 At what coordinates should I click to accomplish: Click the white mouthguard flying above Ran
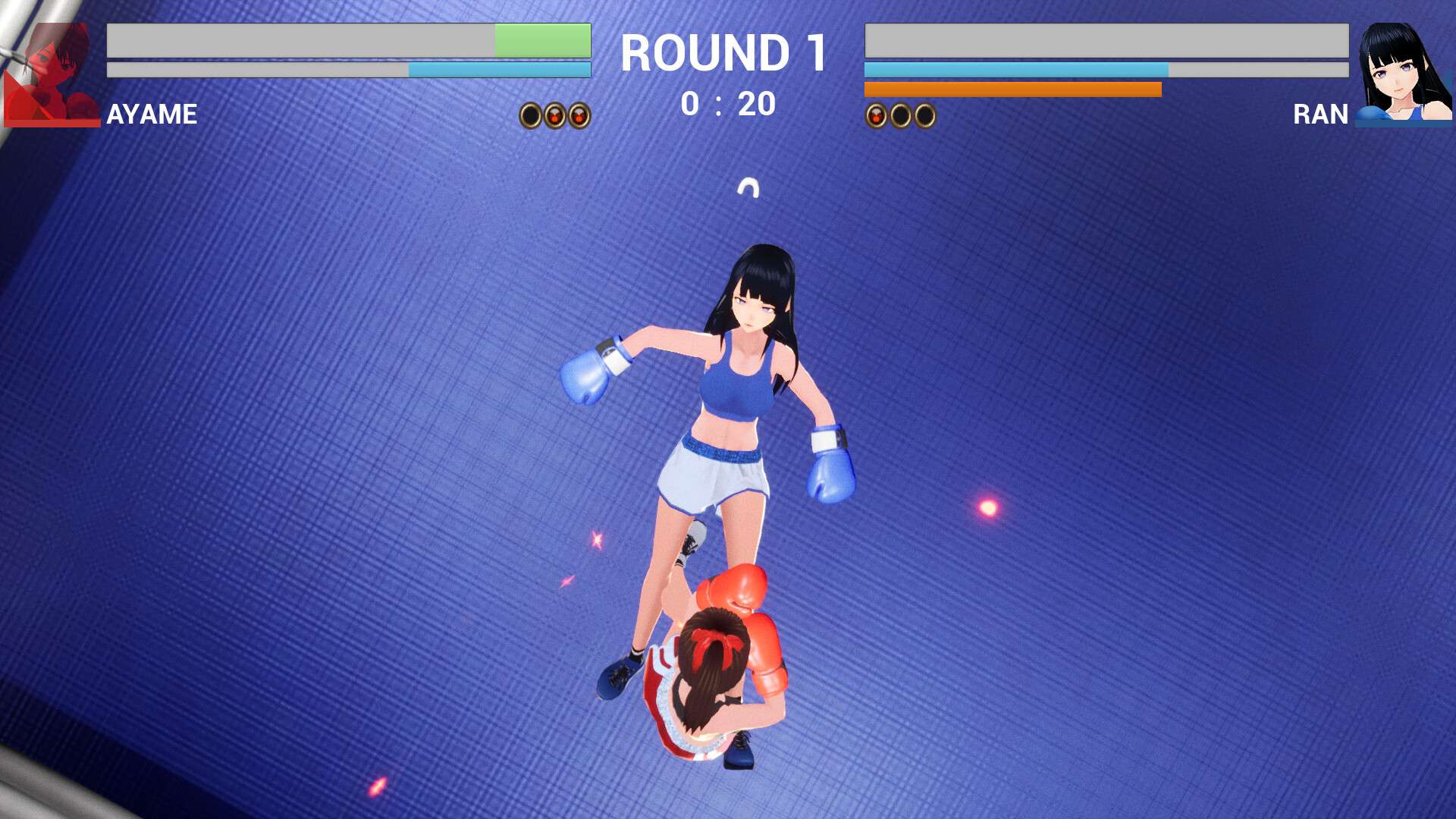coord(749,187)
